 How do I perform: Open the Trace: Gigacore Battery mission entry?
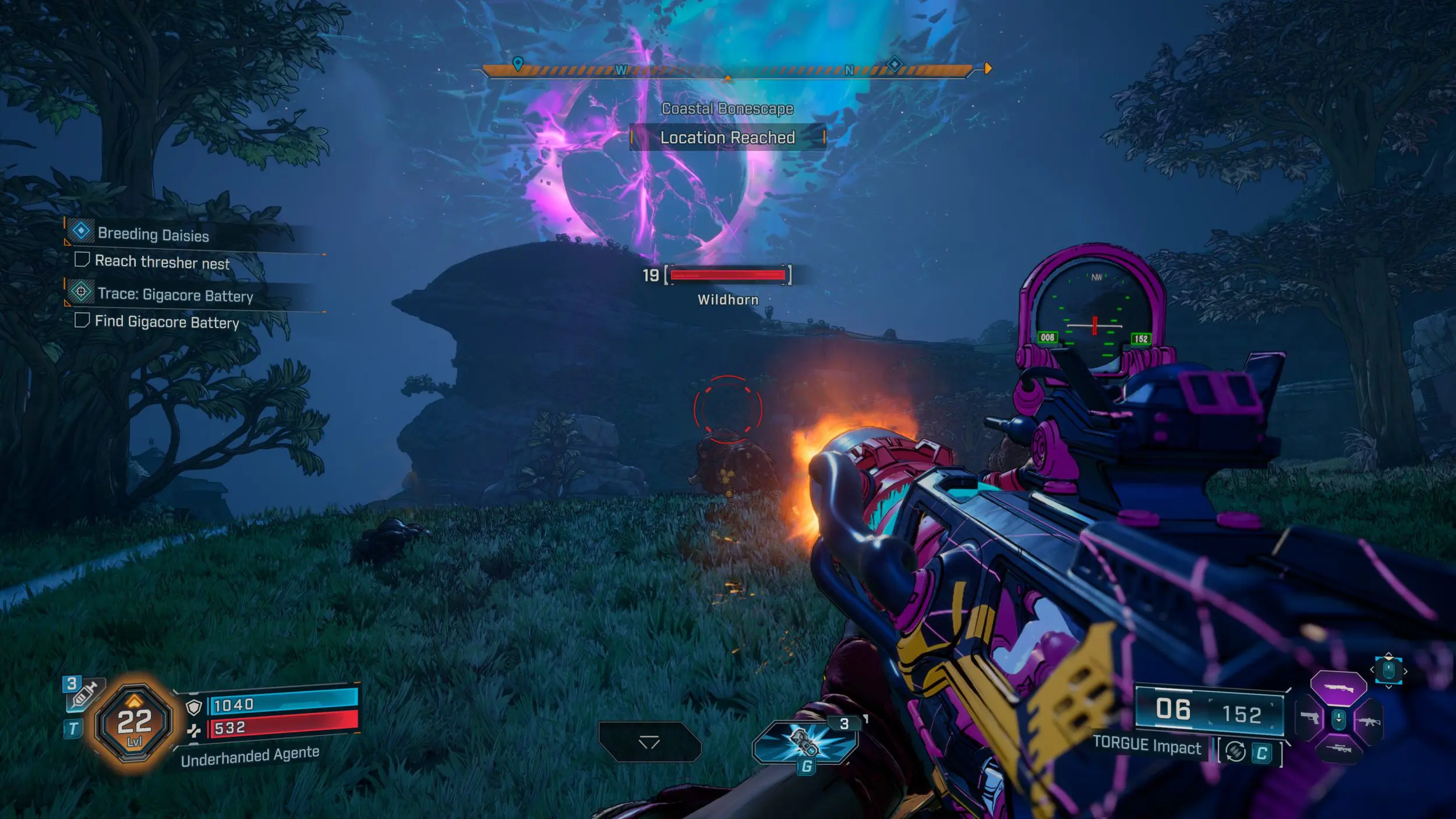coord(175,295)
